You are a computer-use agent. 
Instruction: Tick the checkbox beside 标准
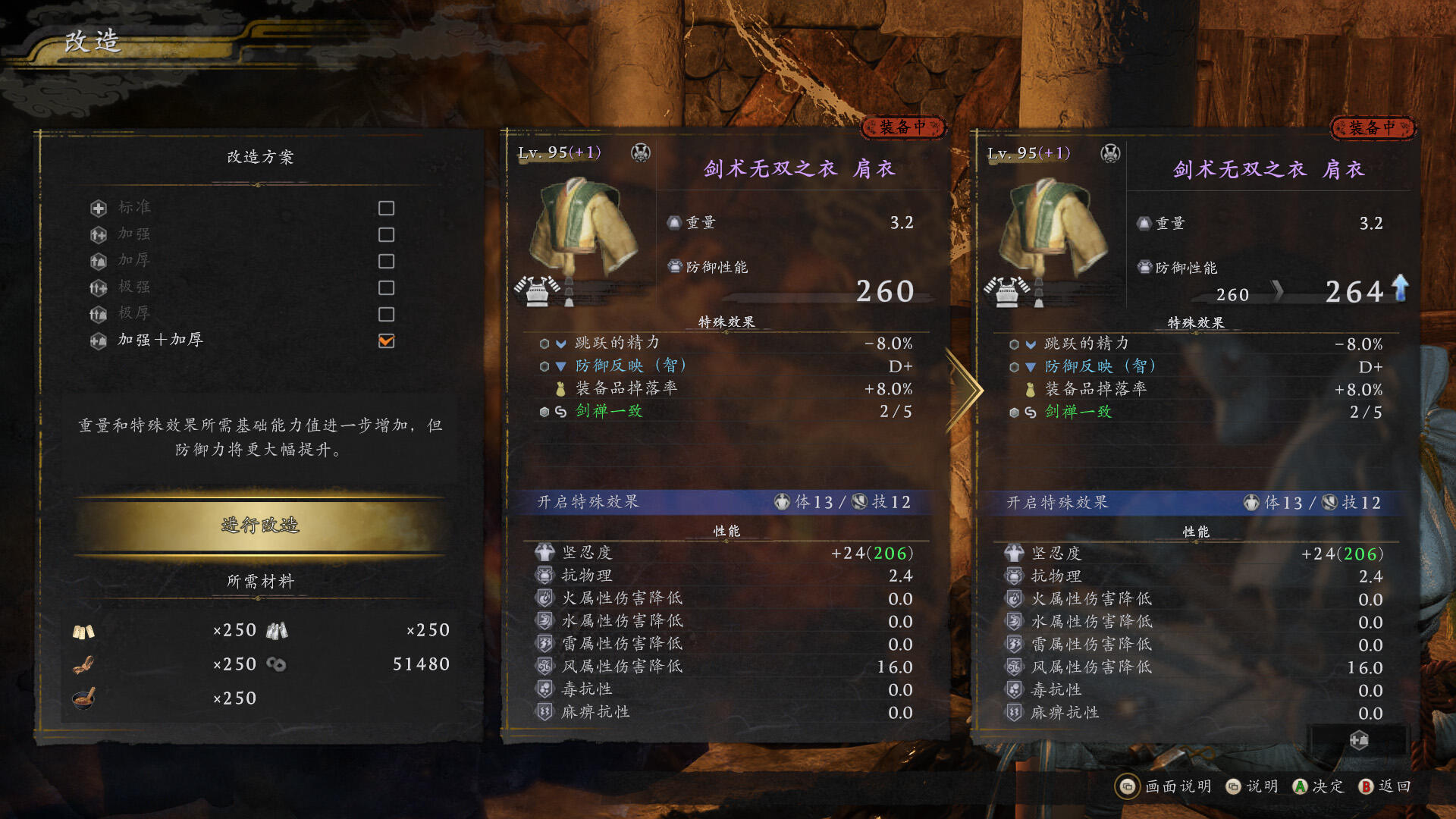(x=386, y=208)
